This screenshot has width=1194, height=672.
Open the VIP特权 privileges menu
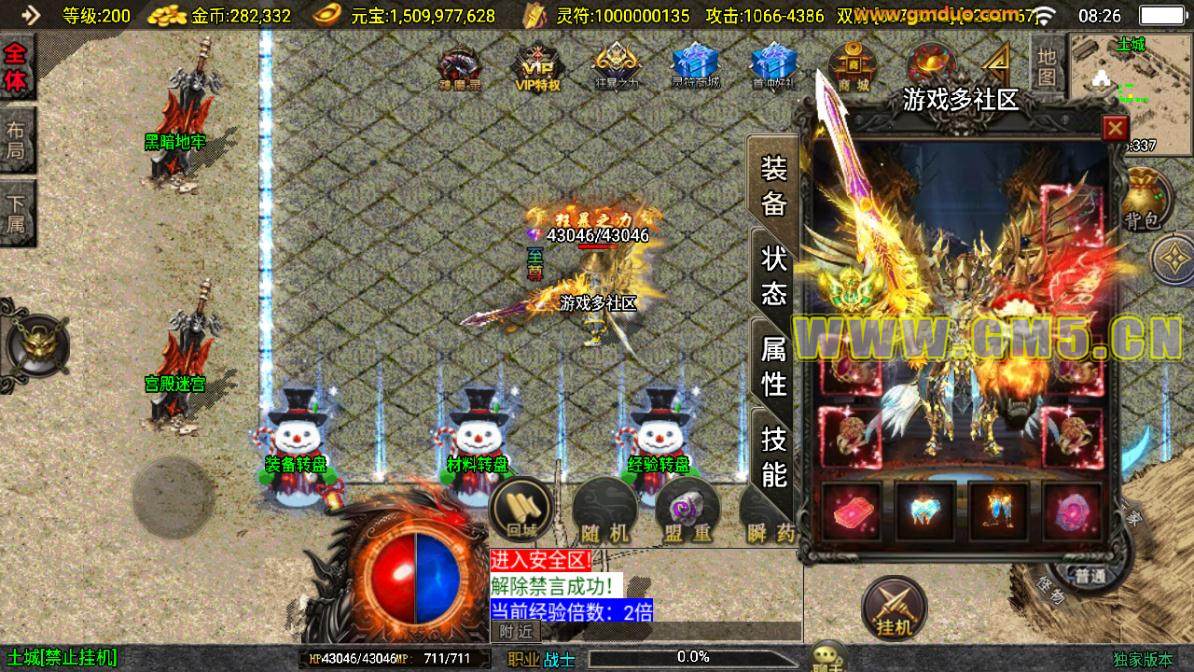(x=537, y=67)
